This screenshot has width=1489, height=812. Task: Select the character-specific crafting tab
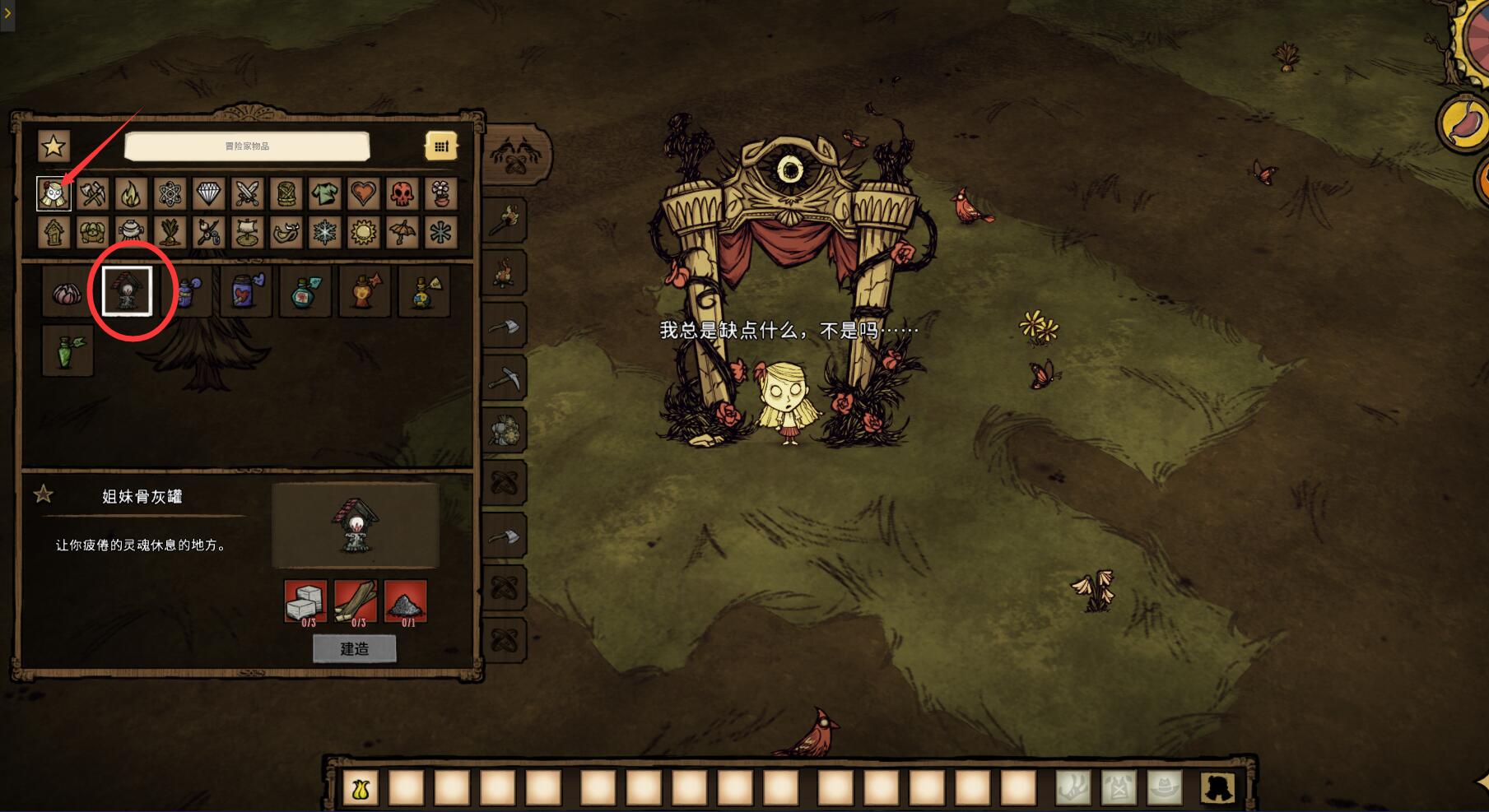pyautogui.click(x=54, y=194)
